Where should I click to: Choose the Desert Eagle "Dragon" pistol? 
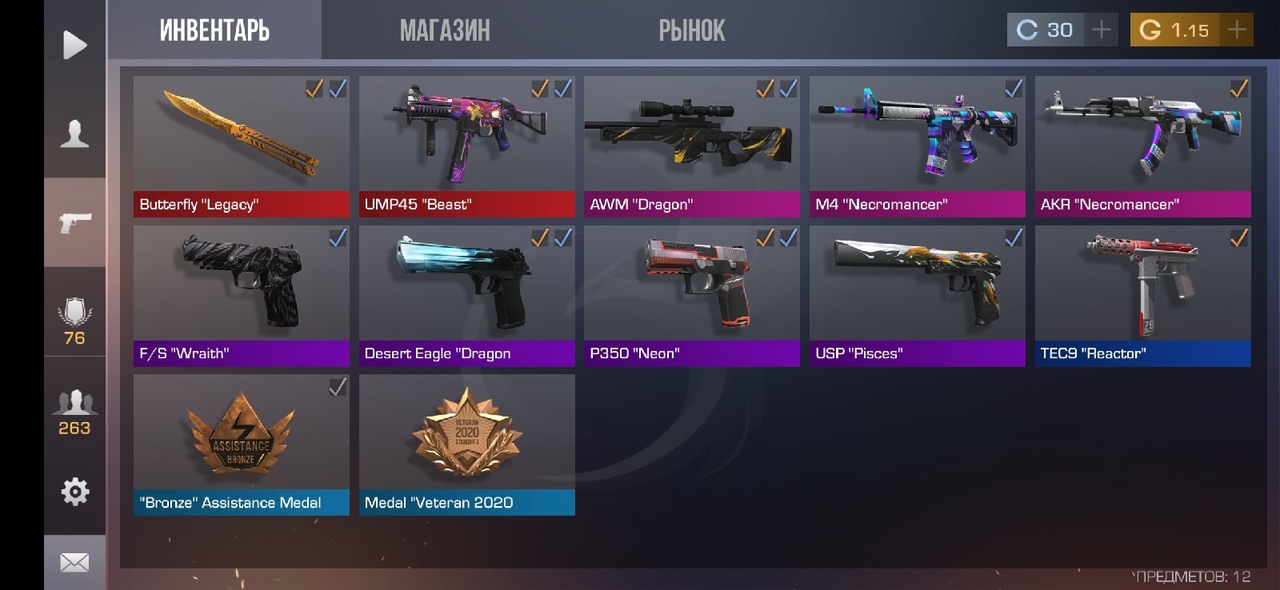point(467,295)
